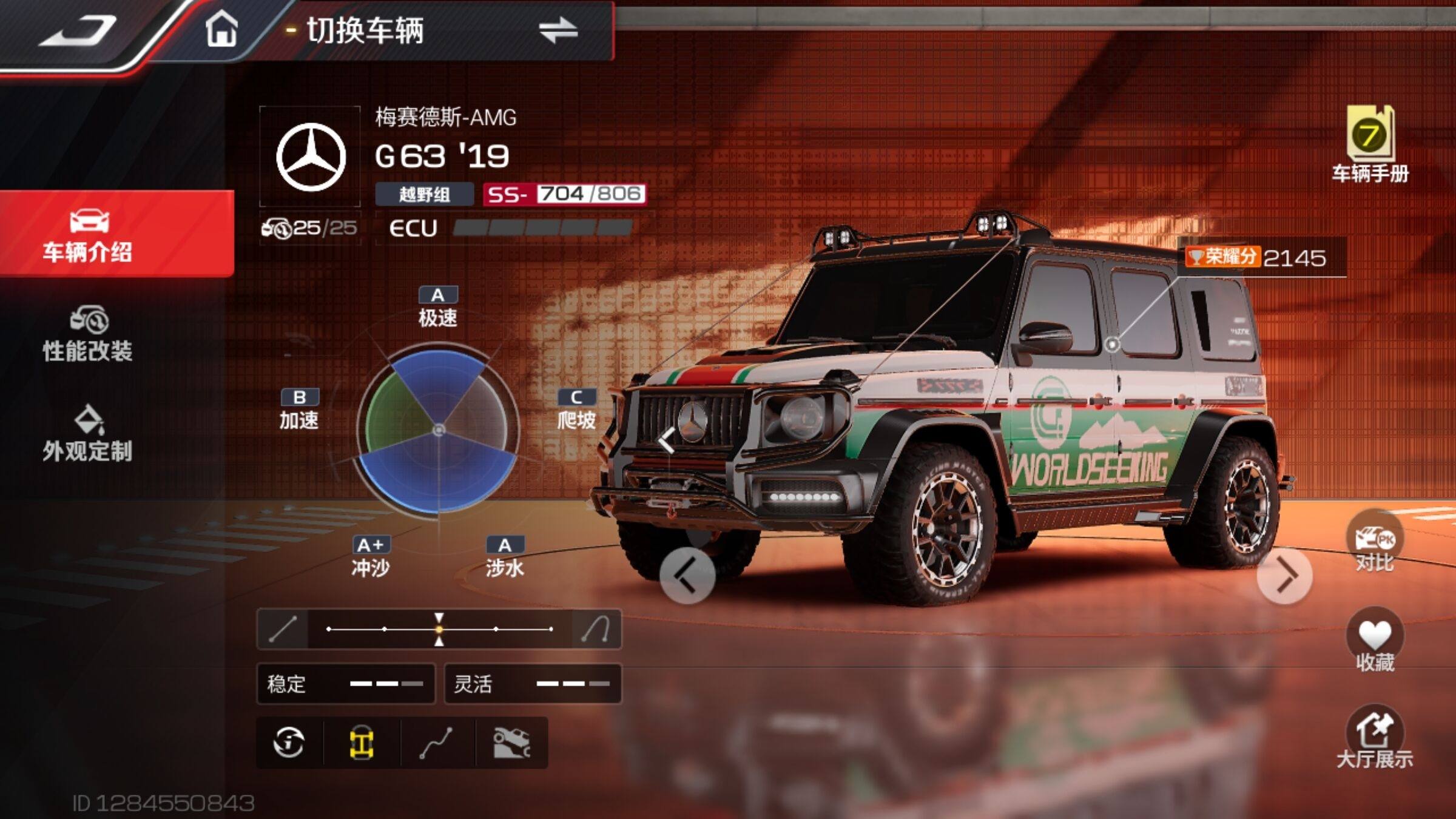Click the circular info refresh icon
Image resolution: width=1456 pixels, height=819 pixels.
pyautogui.click(x=289, y=743)
